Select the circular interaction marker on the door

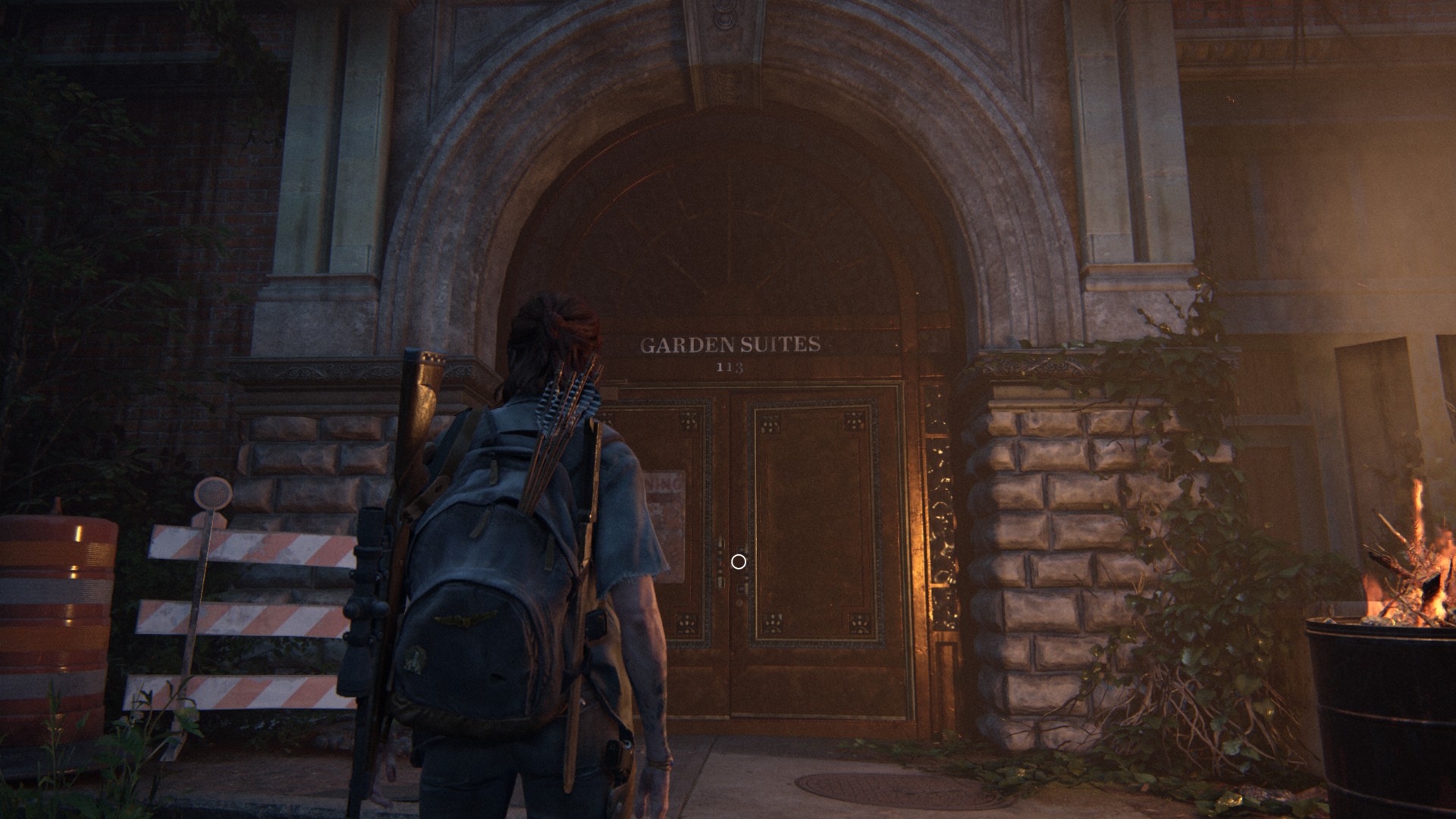738,561
